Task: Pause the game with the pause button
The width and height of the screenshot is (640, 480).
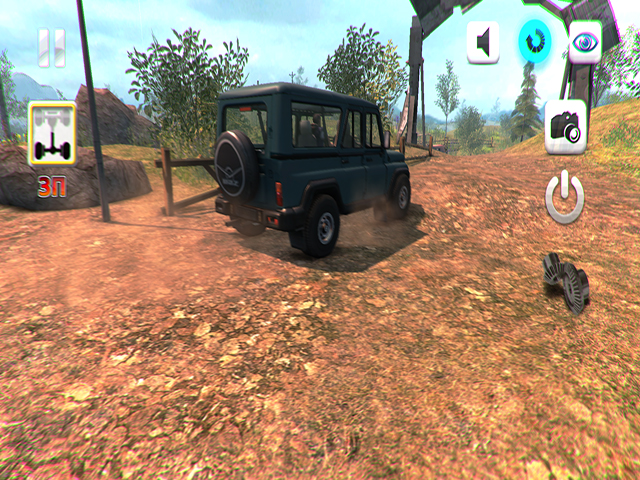Action: tap(51, 47)
